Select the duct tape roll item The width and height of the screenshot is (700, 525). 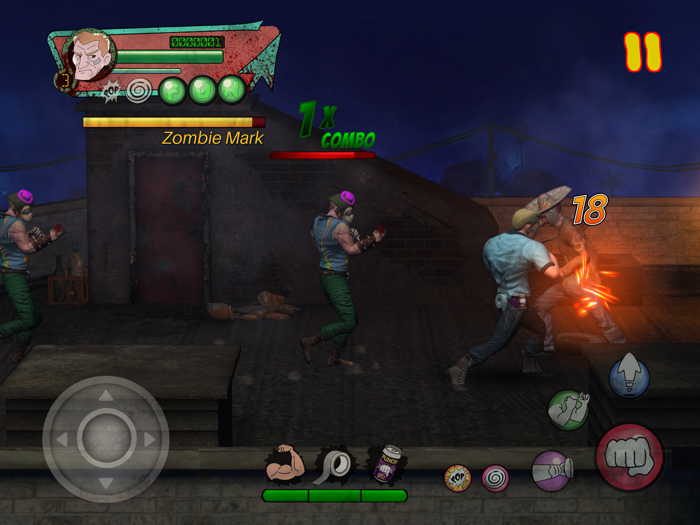(335, 465)
